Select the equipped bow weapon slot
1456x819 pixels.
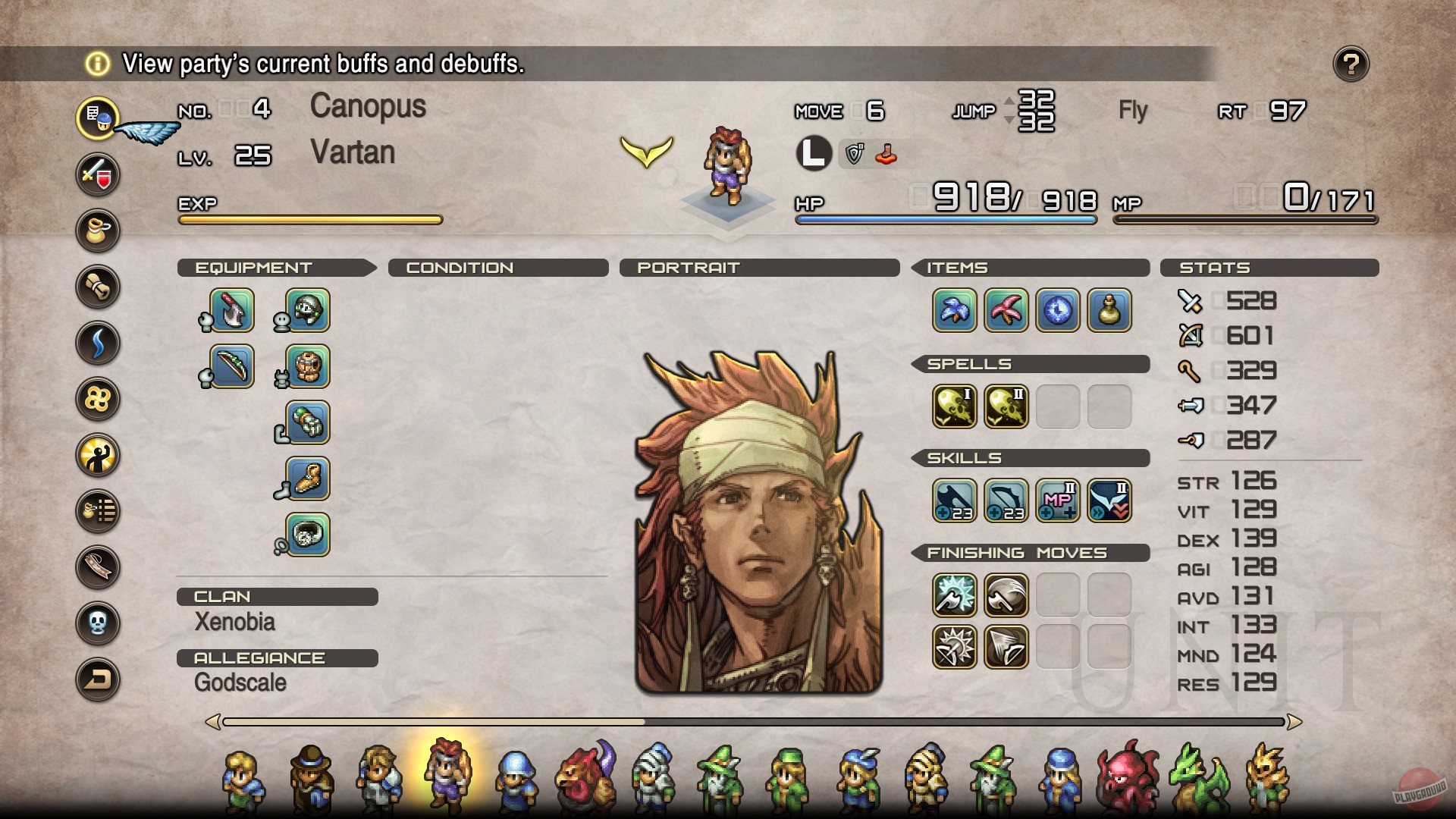[232, 366]
